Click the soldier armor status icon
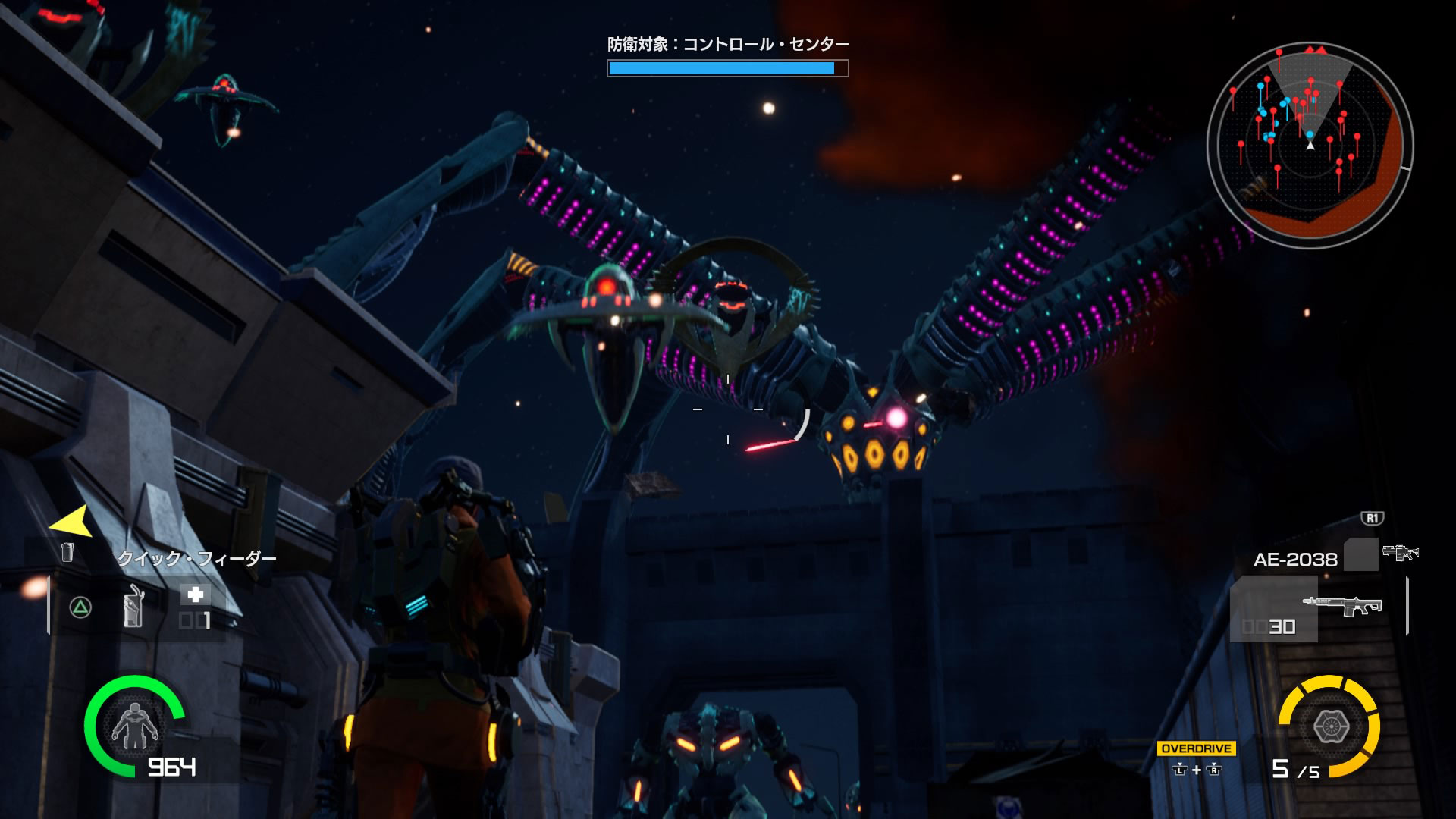 tap(134, 726)
